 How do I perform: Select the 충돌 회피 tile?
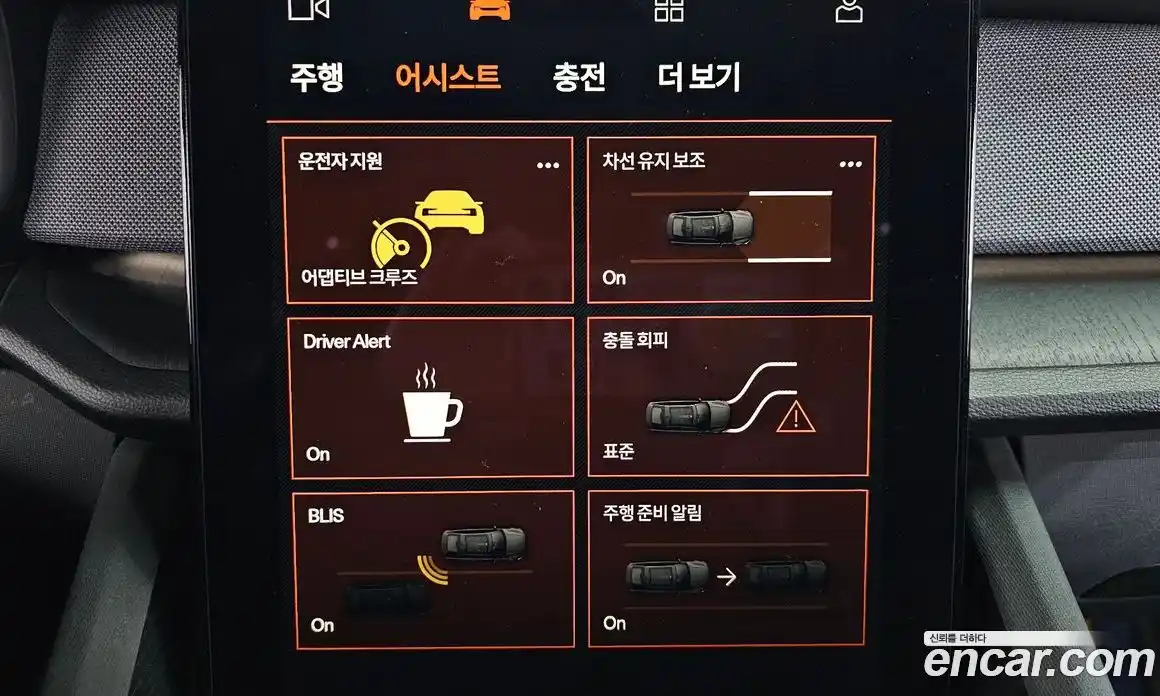pyautogui.click(x=729, y=396)
